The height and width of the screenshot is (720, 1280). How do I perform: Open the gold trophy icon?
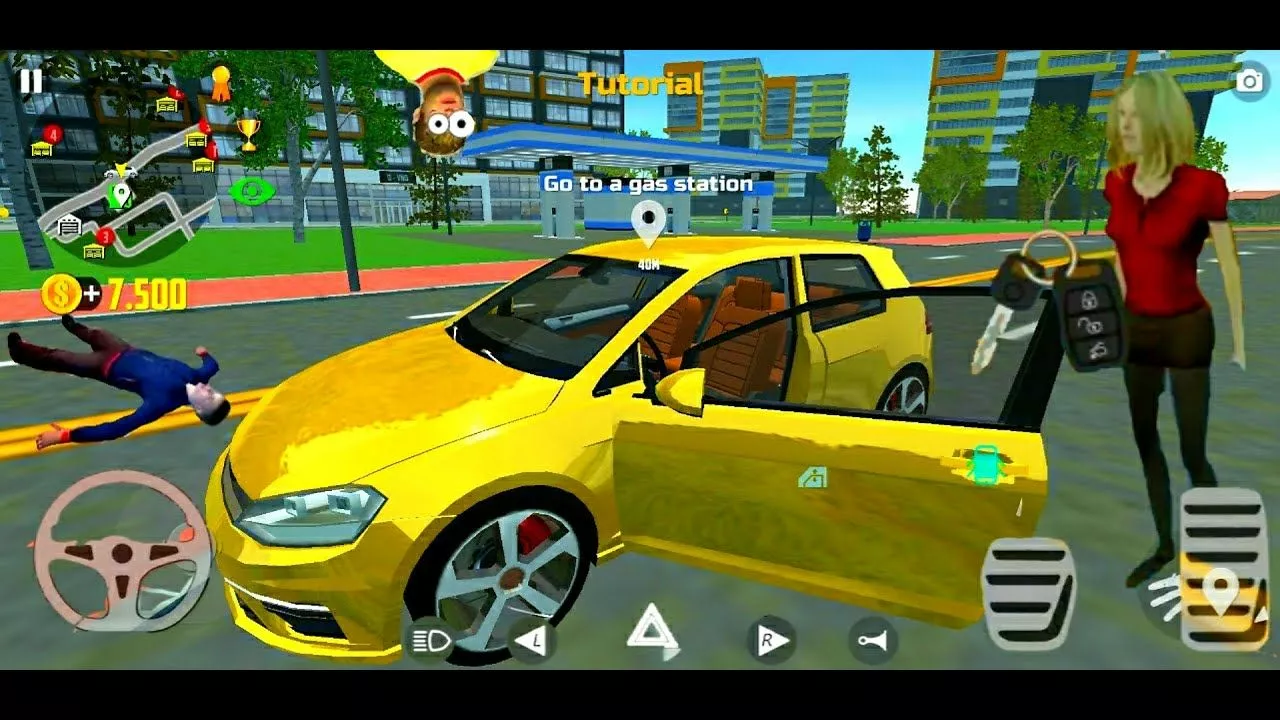(x=248, y=132)
